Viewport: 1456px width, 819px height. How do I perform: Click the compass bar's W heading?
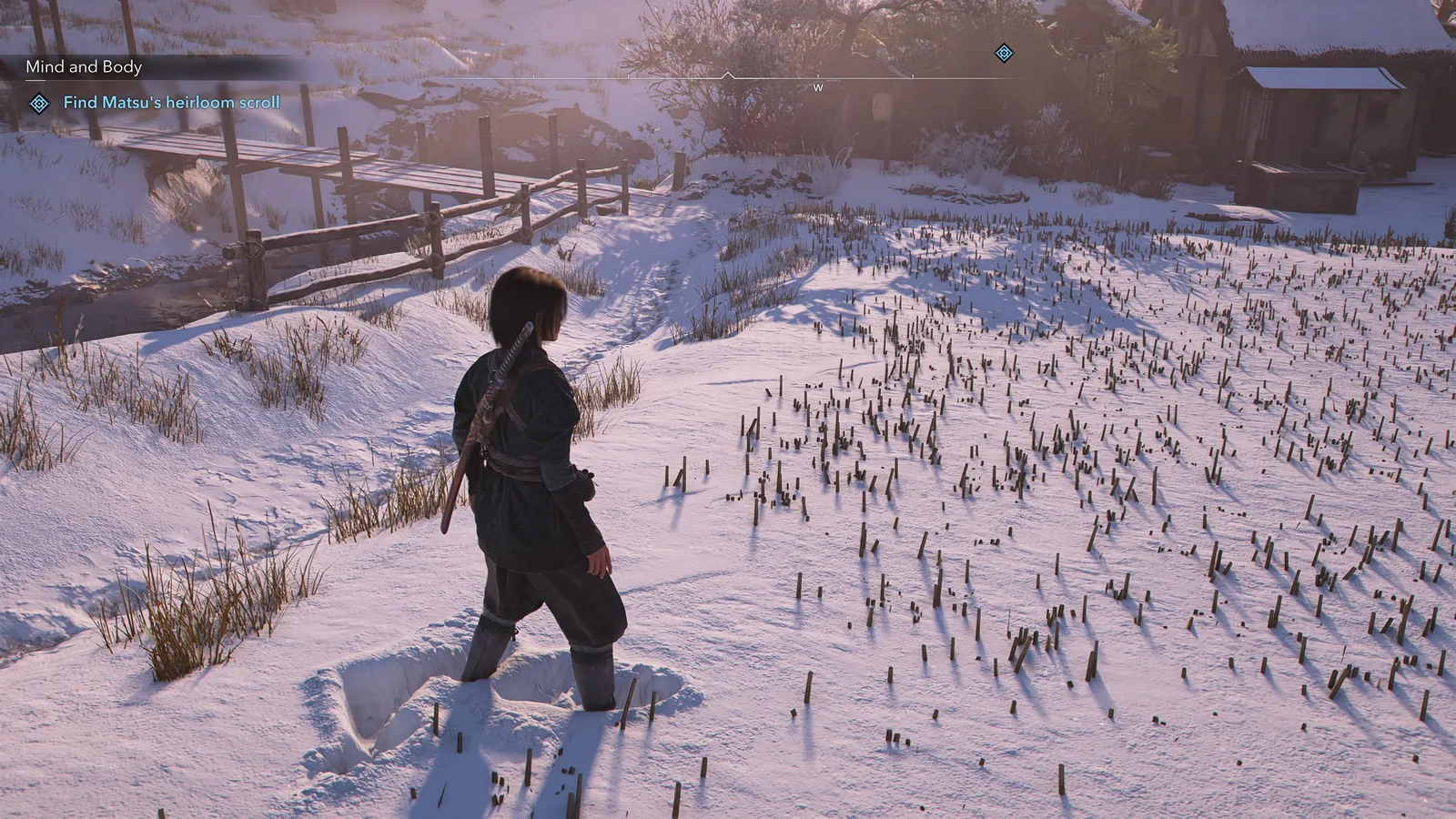pyautogui.click(x=818, y=88)
